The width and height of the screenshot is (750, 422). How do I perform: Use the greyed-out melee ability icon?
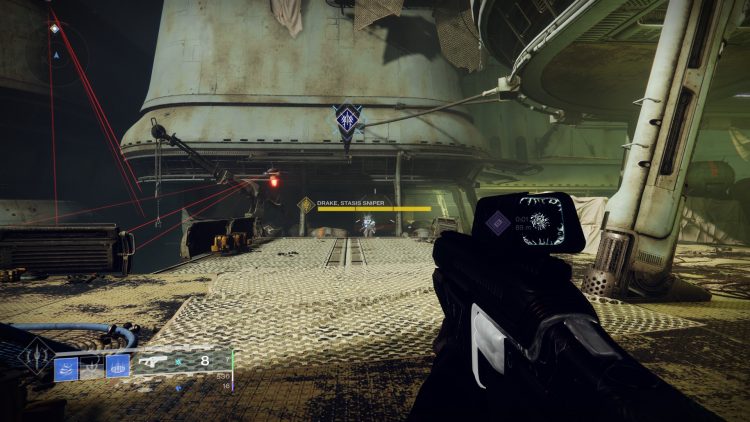pos(91,367)
